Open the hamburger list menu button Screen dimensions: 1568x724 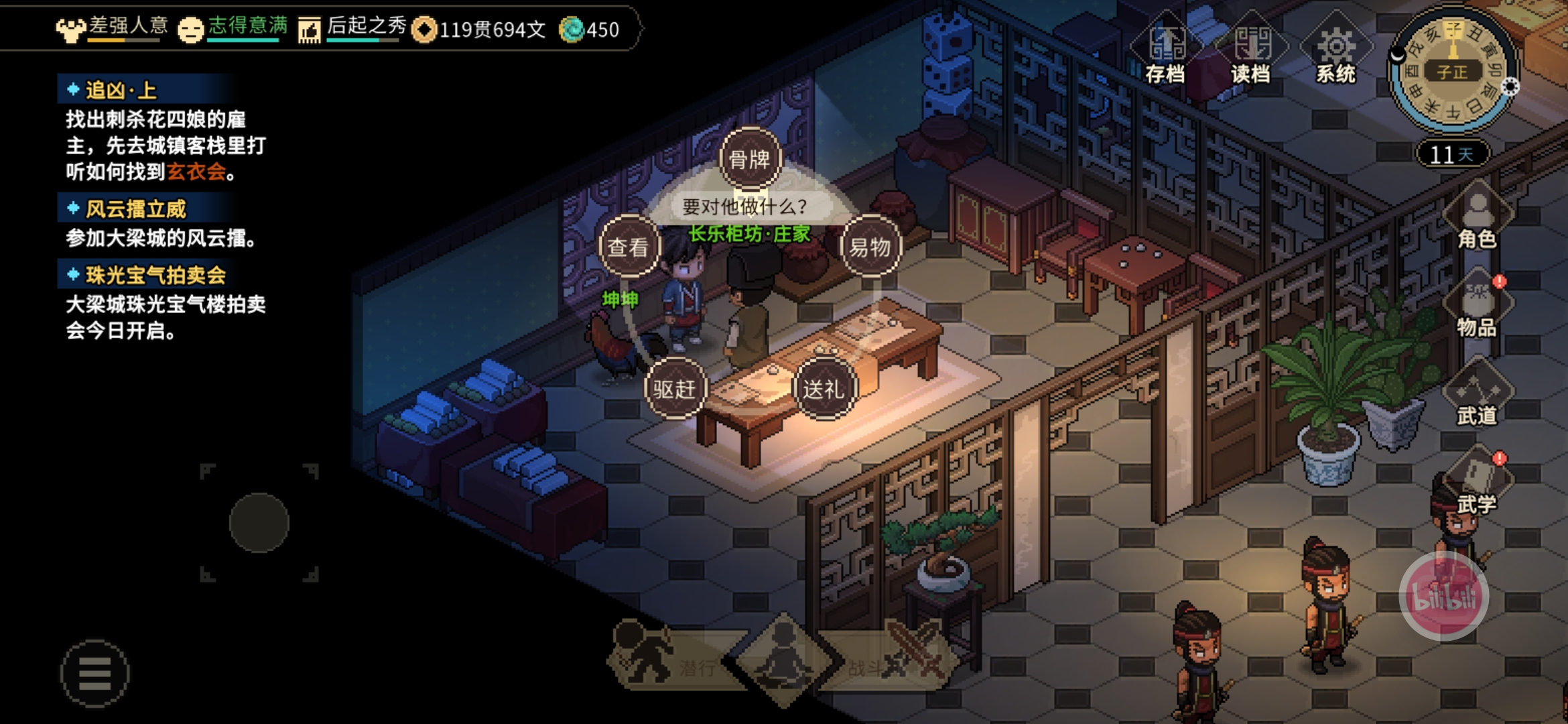pyautogui.click(x=94, y=673)
